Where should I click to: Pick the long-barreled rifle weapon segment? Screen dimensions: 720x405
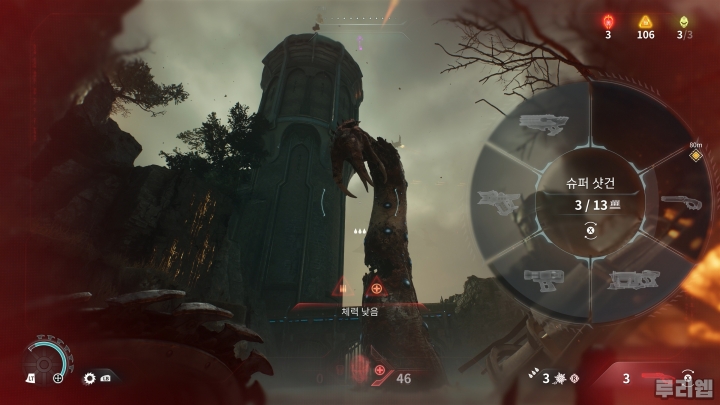point(543,124)
